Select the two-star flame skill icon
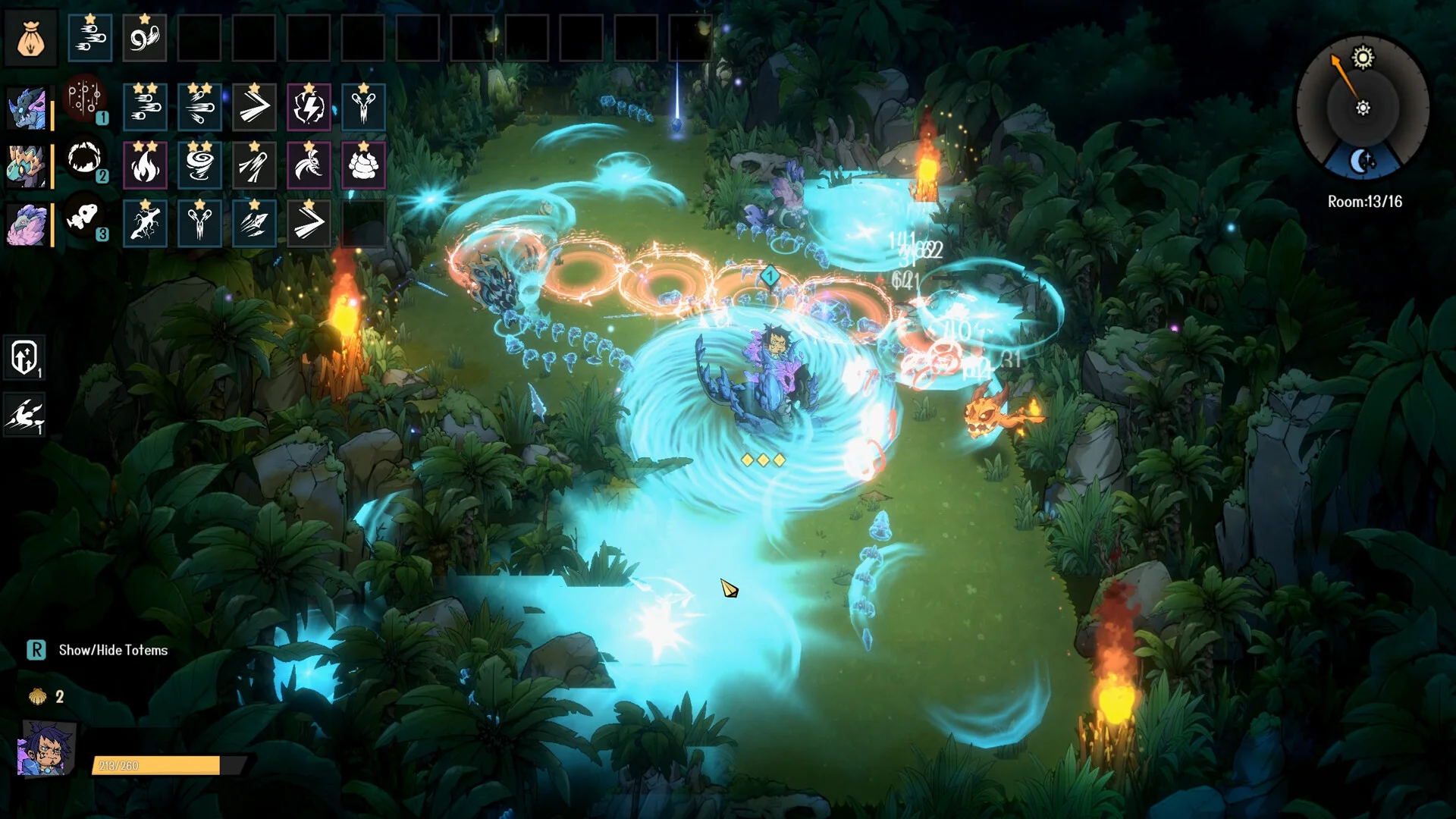1456x819 pixels. tap(145, 165)
